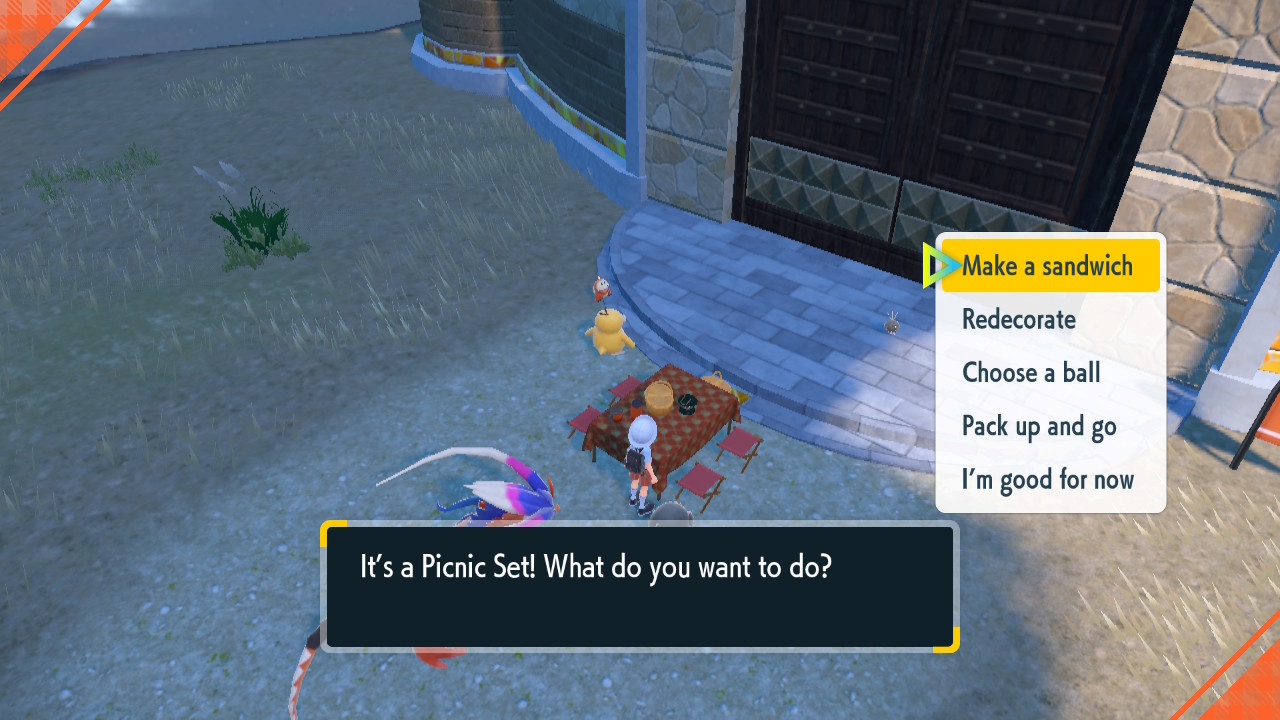Dismiss the menu with I'm good for now
Viewport: 1280px width, 720px height.
click(1047, 479)
